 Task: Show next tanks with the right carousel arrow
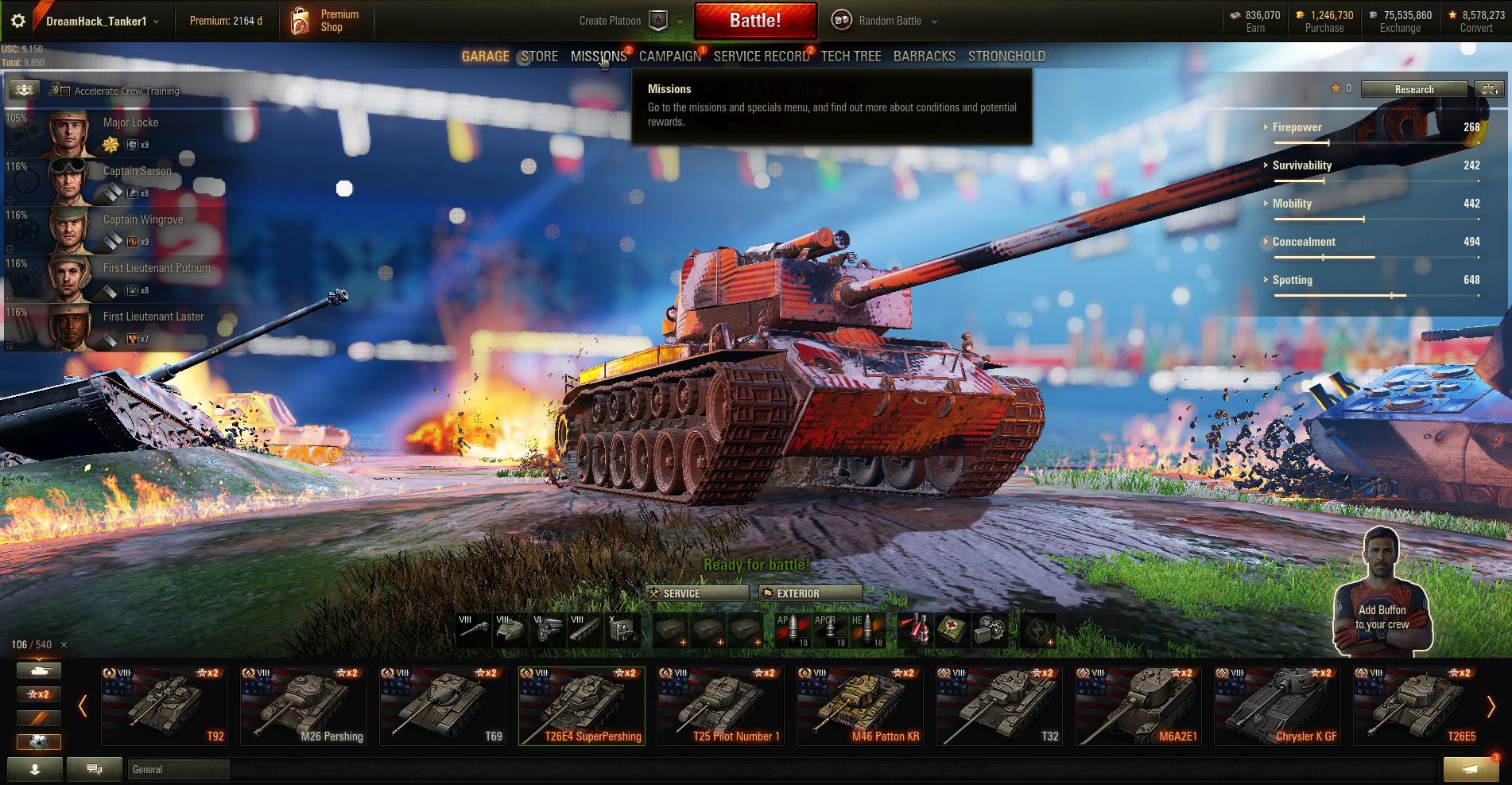point(1491,705)
